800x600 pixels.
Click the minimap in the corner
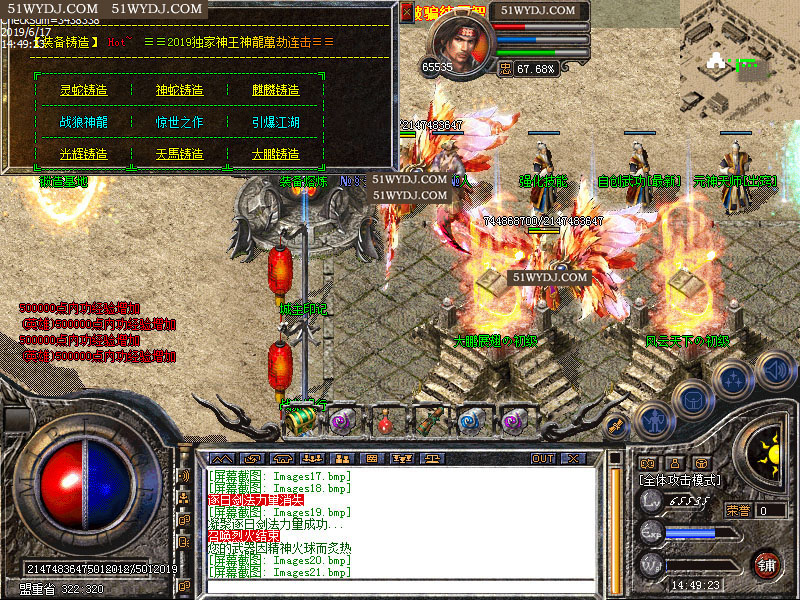click(741, 60)
